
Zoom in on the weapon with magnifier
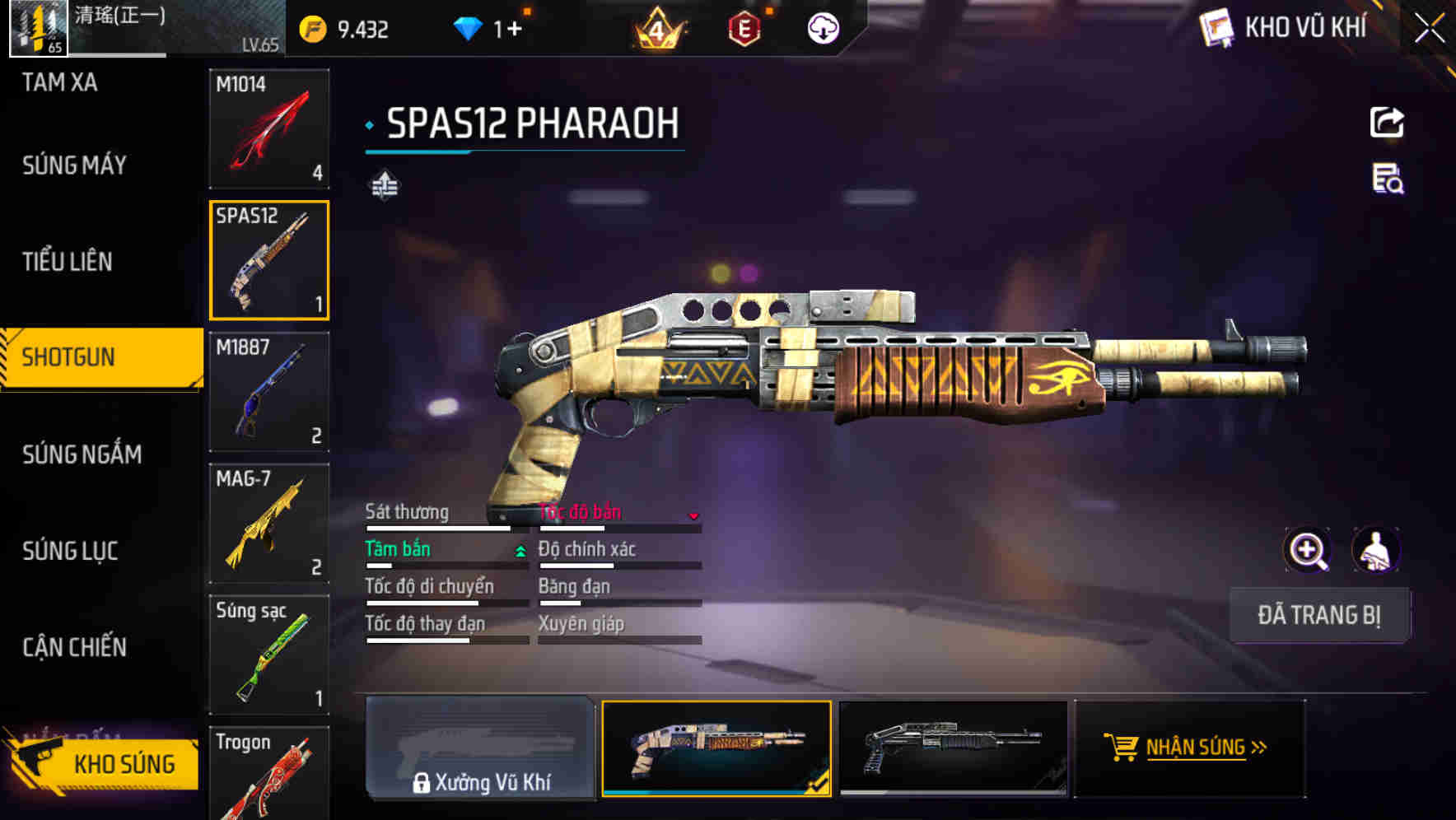1307,550
